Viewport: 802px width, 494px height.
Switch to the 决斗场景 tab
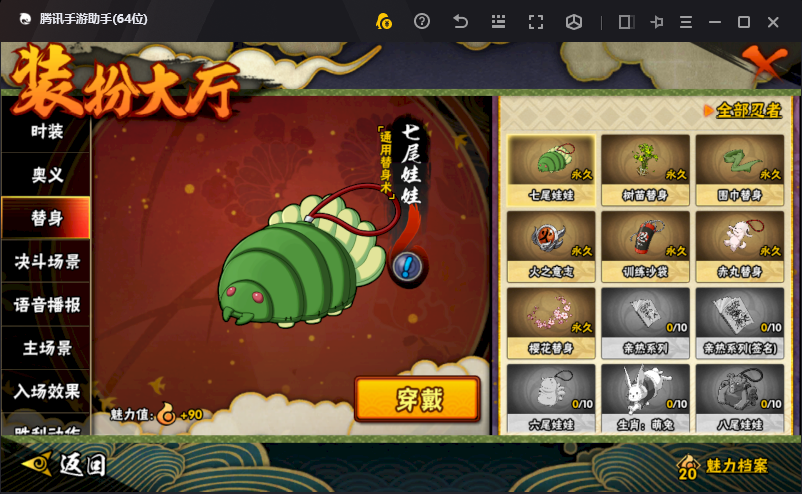[46, 262]
